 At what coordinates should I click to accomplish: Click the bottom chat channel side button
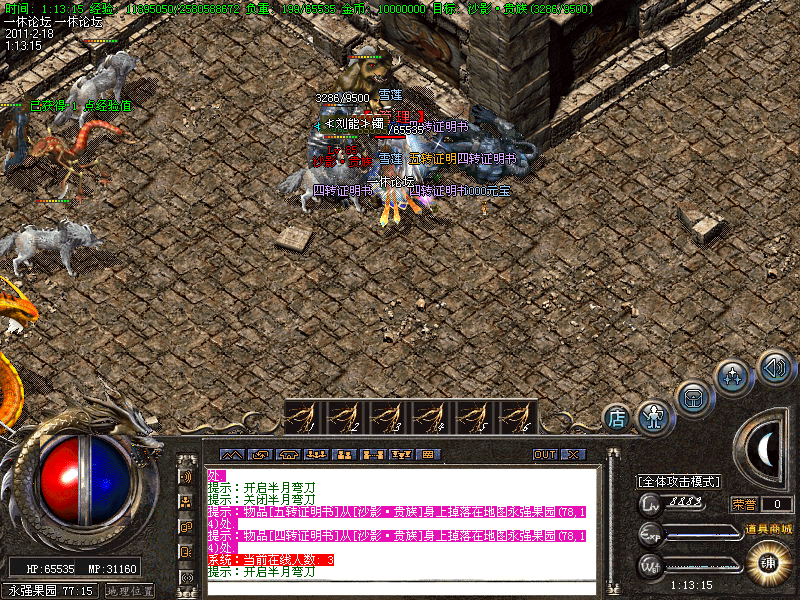pyautogui.click(x=186, y=577)
